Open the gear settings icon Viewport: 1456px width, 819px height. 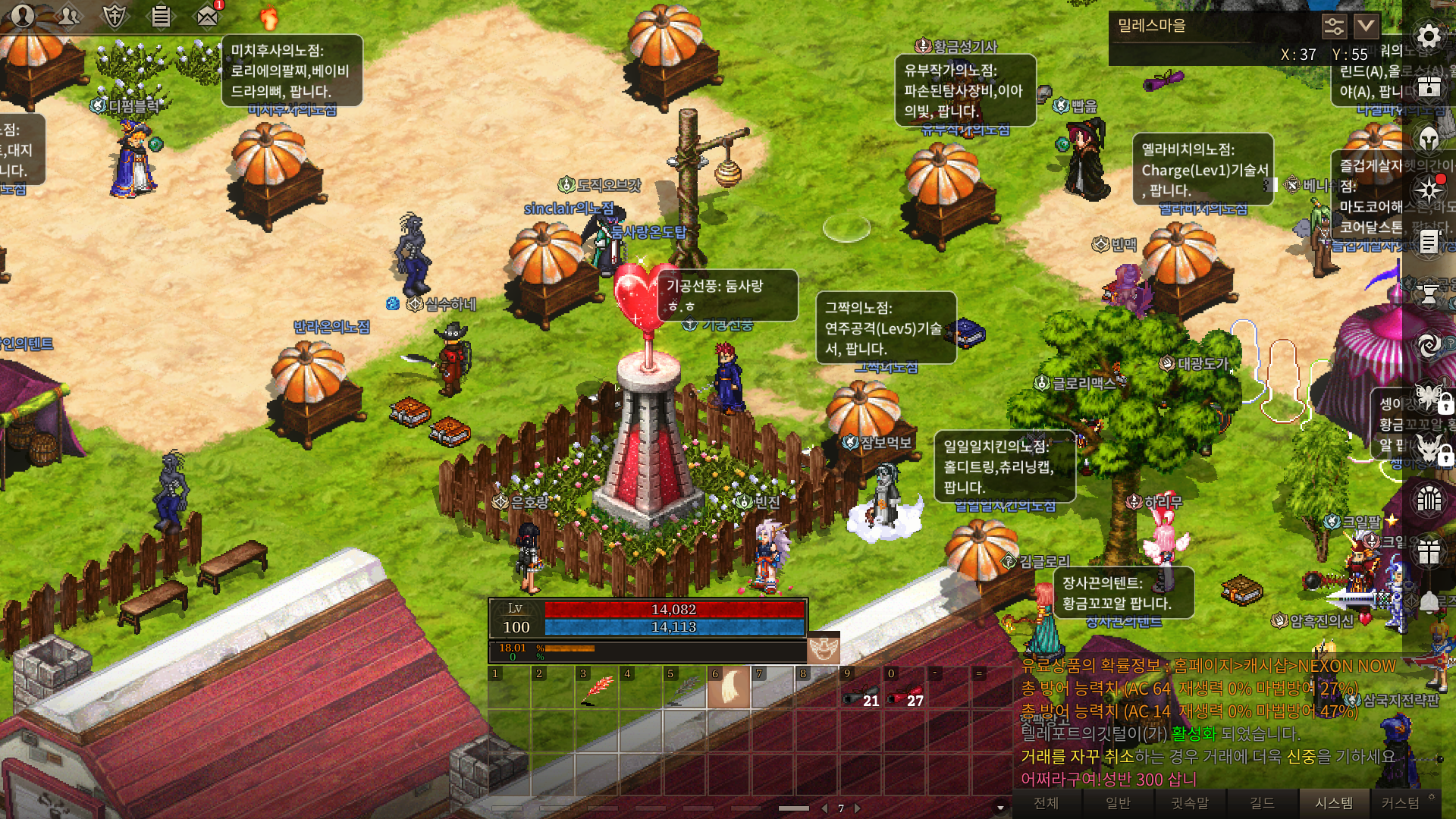1429,36
